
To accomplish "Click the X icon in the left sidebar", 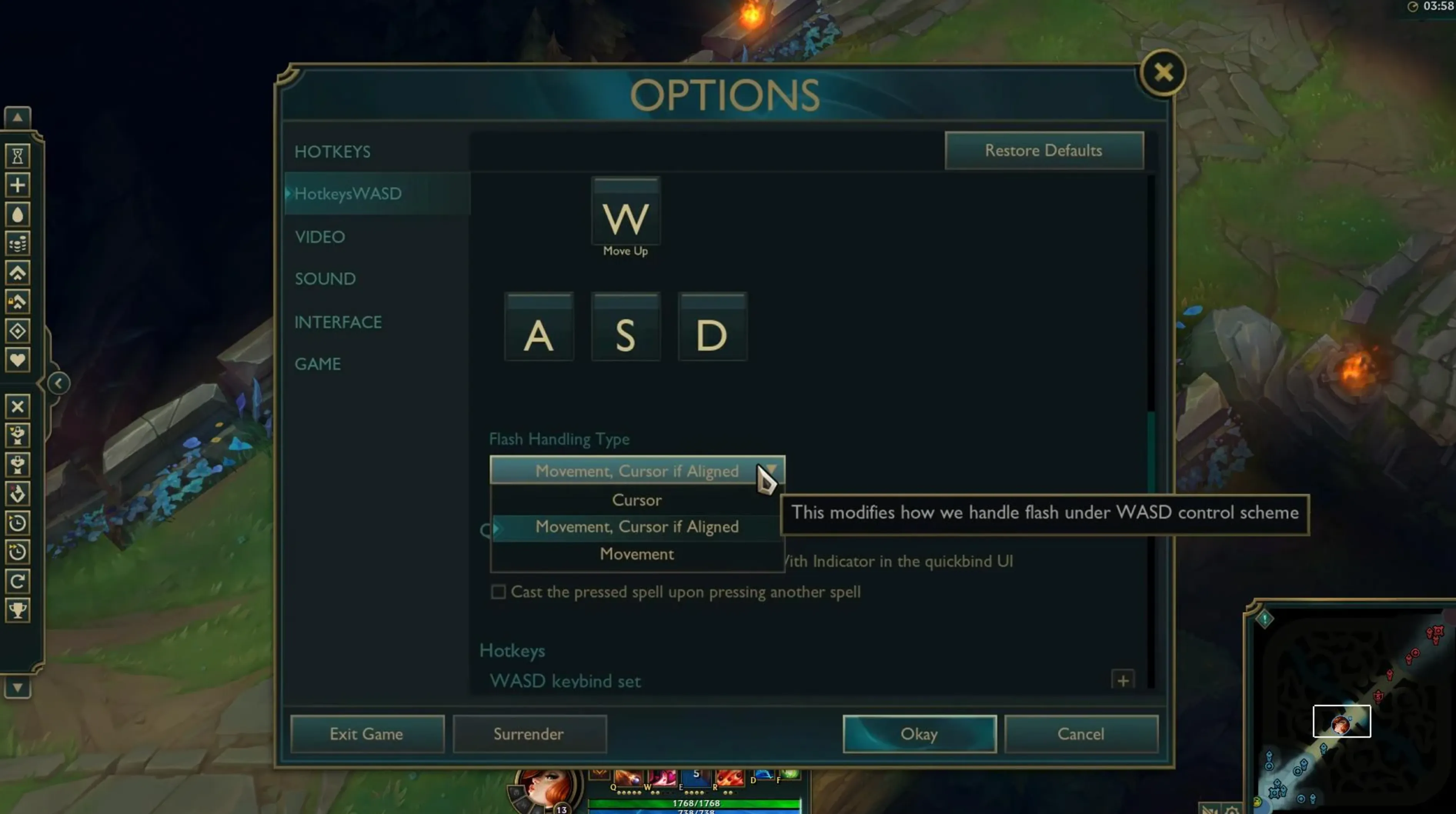I will pyautogui.click(x=18, y=407).
